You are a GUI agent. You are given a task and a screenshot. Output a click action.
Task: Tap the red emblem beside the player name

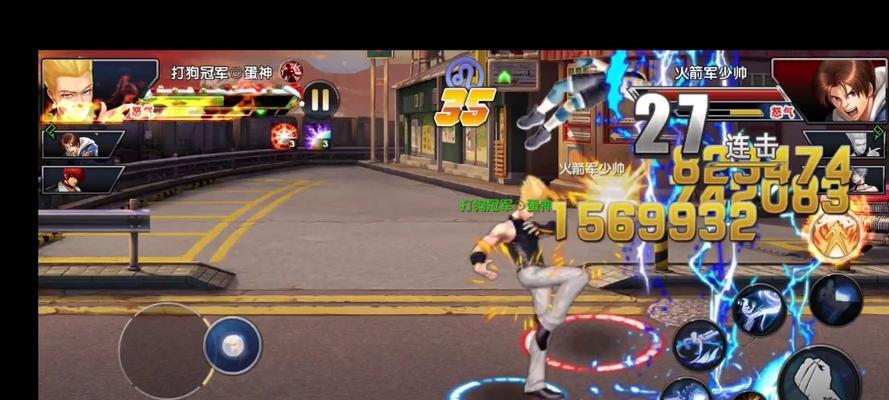point(291,72)
